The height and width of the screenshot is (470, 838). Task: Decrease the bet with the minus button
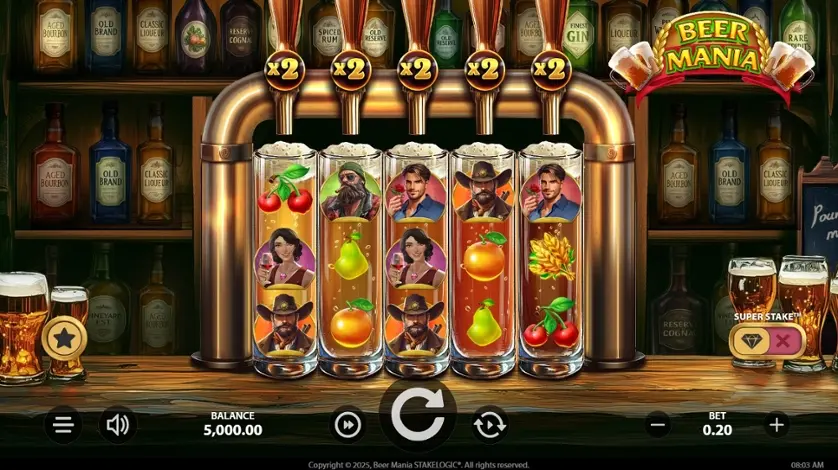(658, 424)
